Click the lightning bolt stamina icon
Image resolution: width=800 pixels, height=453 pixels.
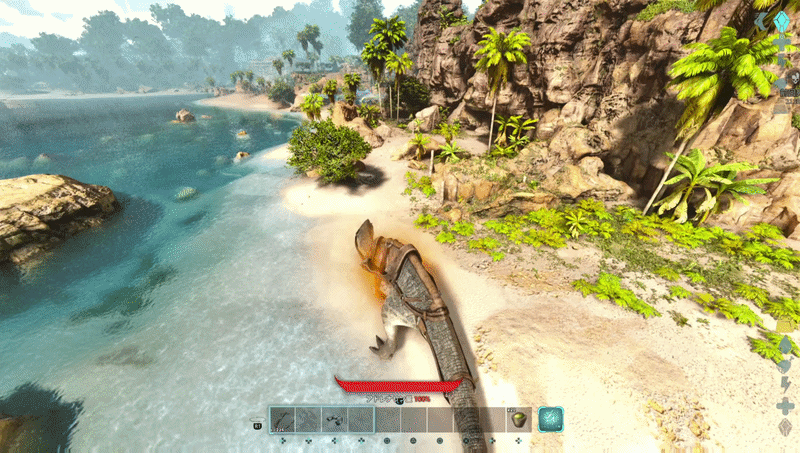coord(785,385)
